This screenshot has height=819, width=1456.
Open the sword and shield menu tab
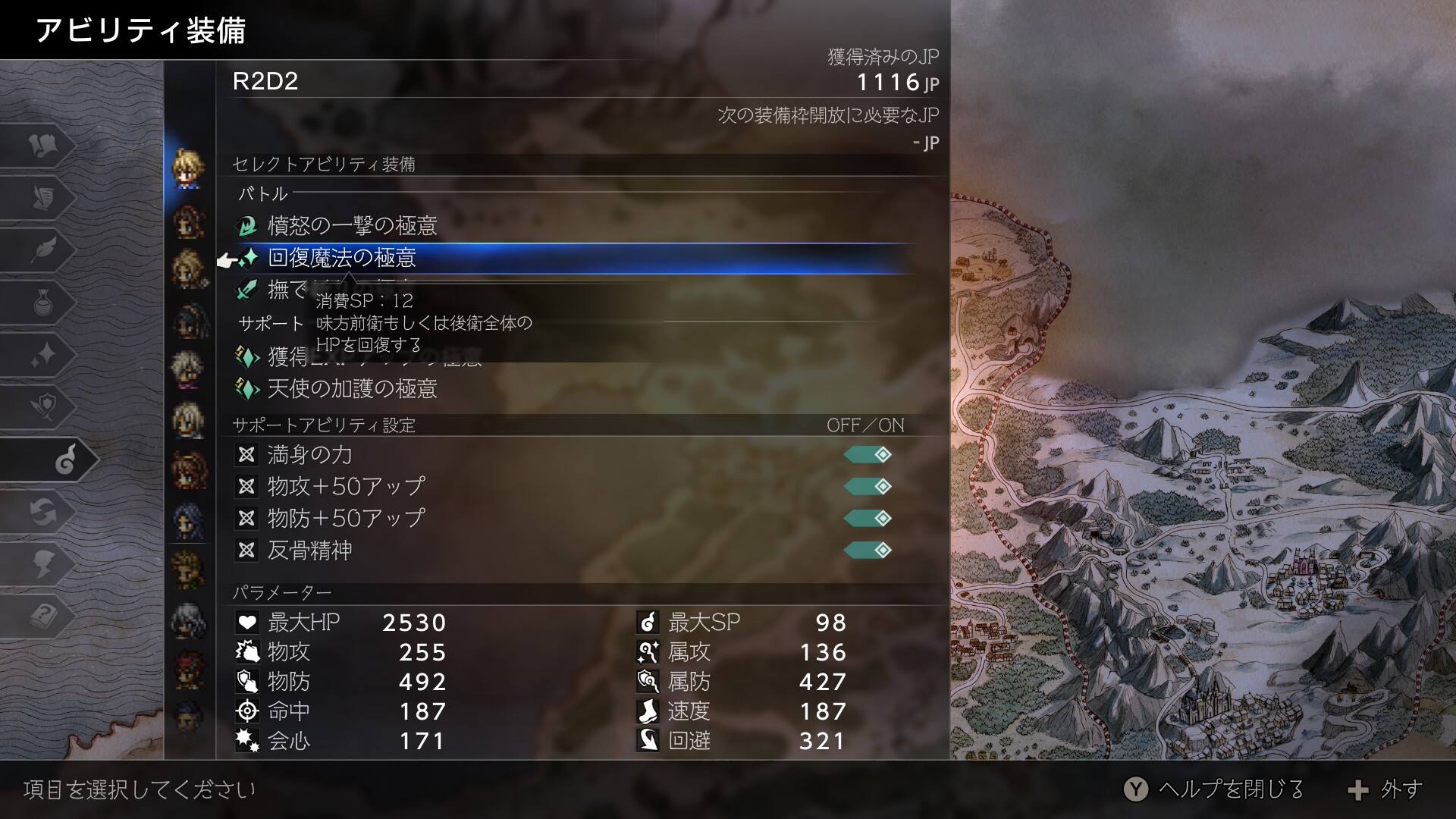[x=44, y=407]
